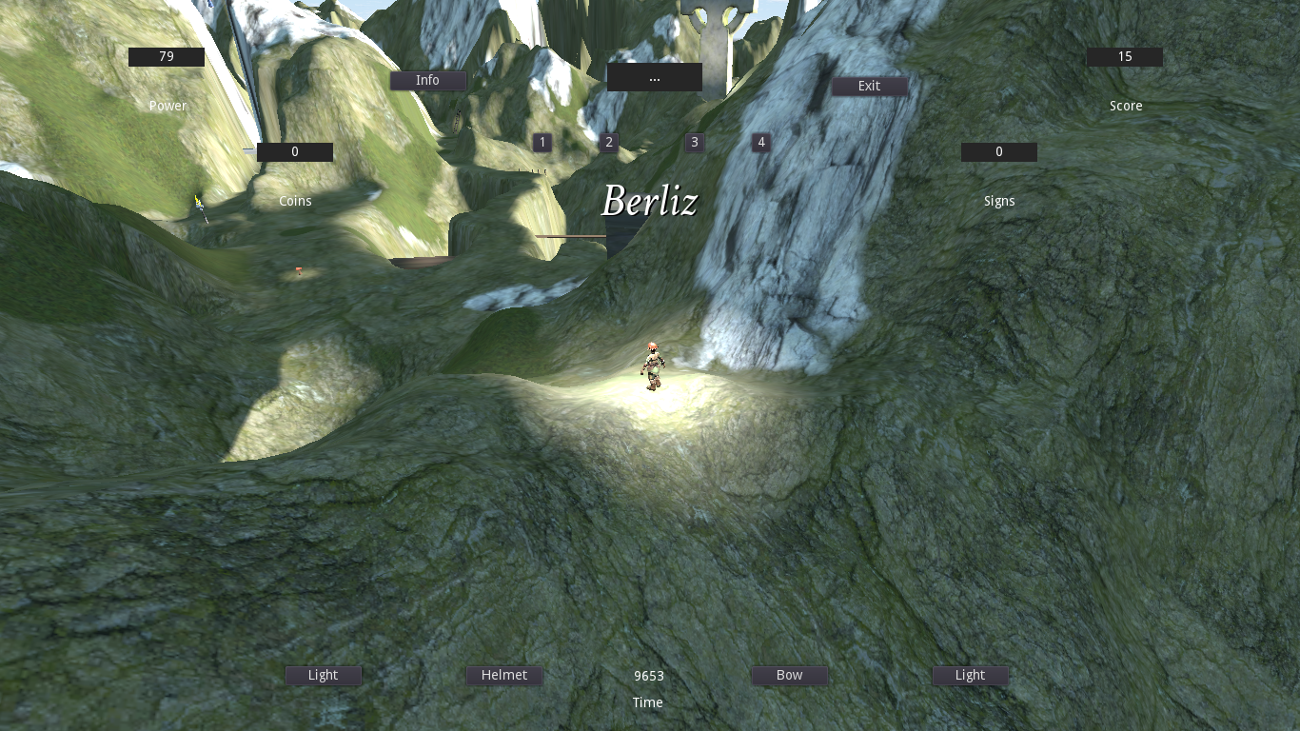Select hotbar slot 4
The height and width of the screenshot is (731, 1300).
coord(760,144)
